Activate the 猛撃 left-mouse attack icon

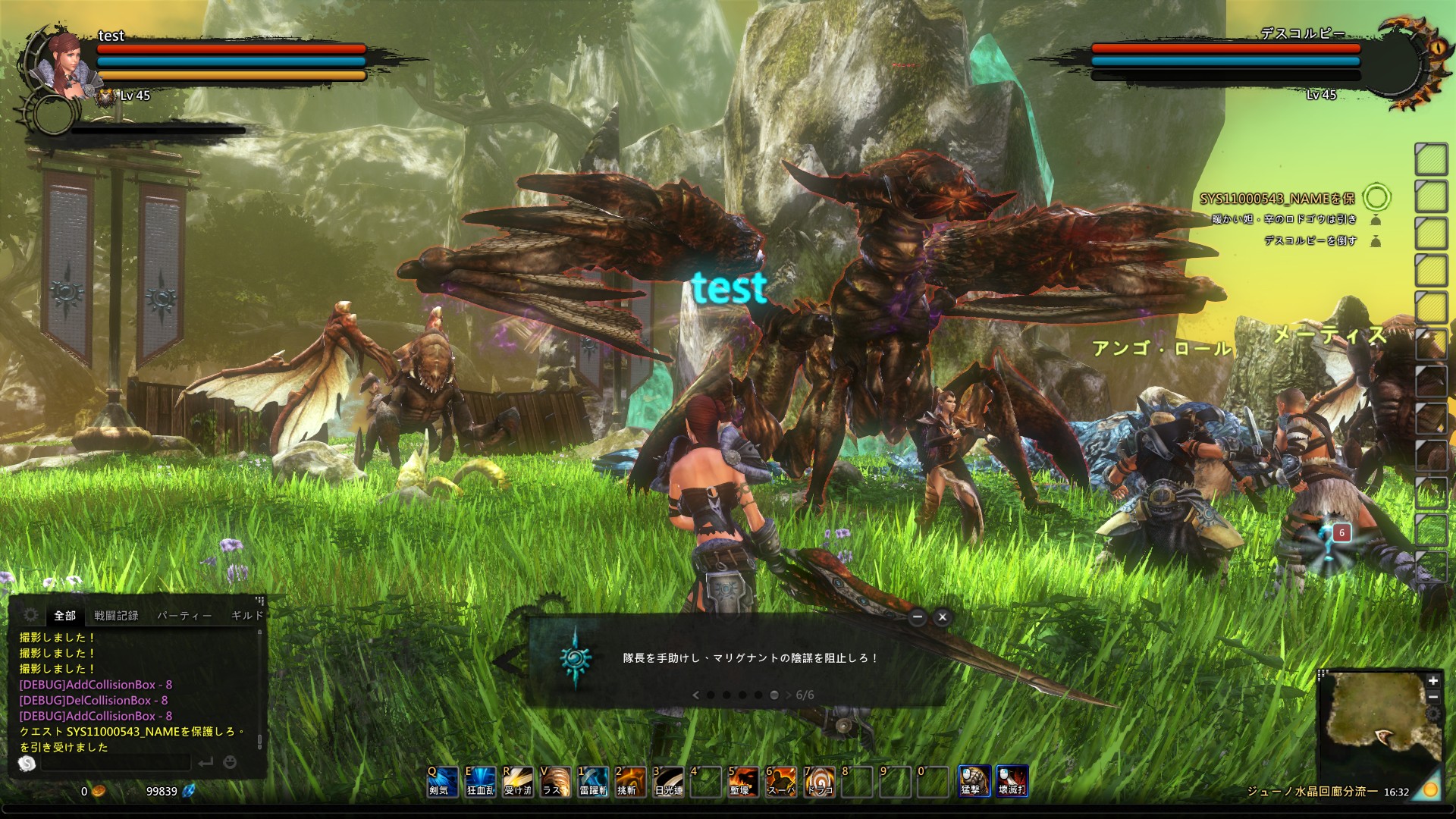[974, 781]
